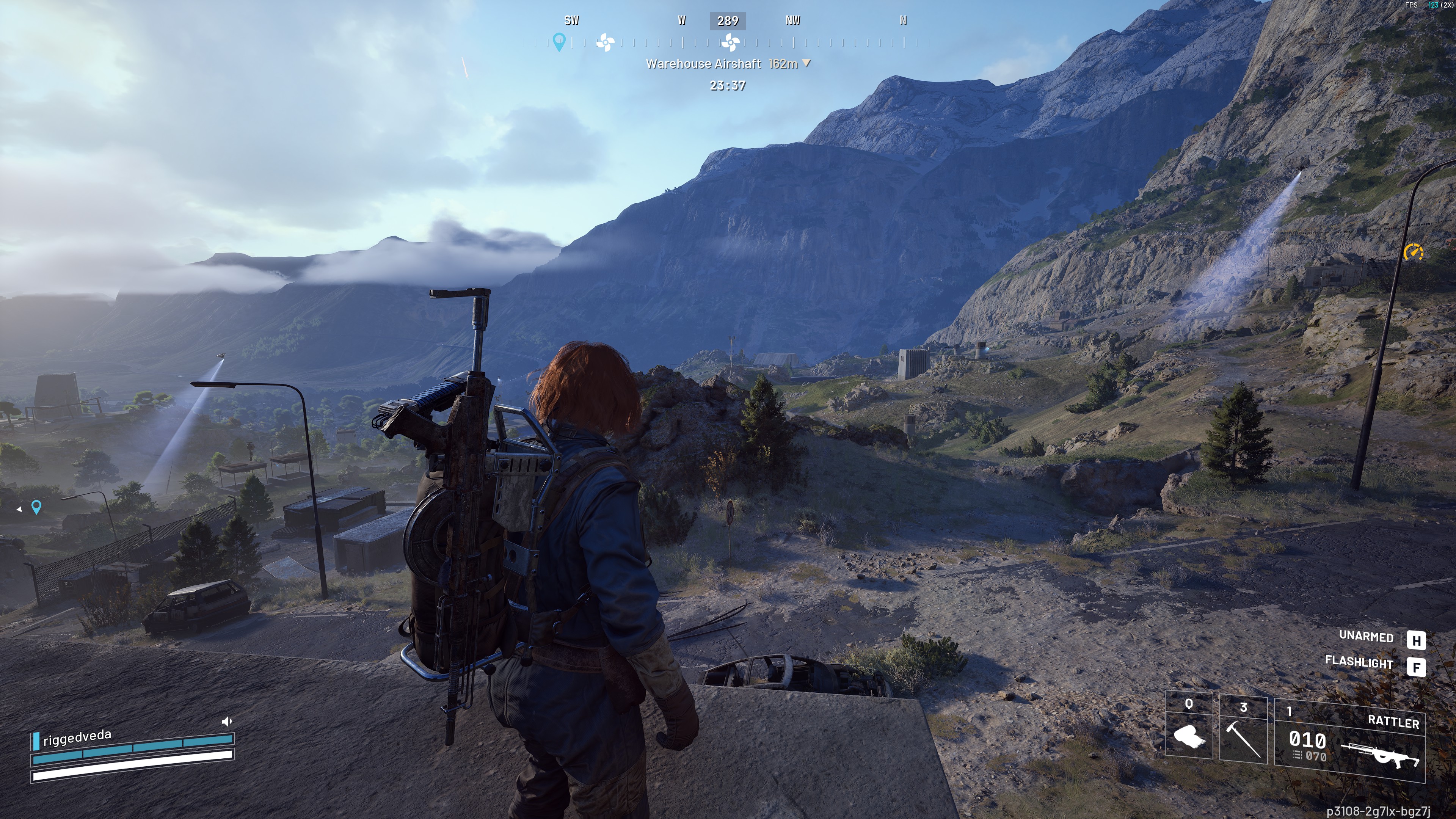The width and height of the screenshot is (1456, 819).
Task: Select the white cloth item slot
Action: click(1189, 729)
